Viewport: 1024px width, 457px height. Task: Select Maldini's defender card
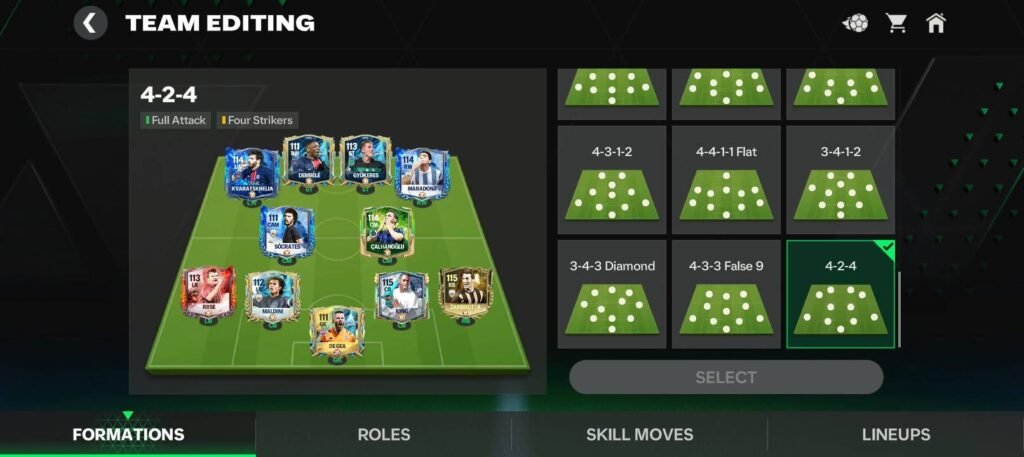coord(268,295)
